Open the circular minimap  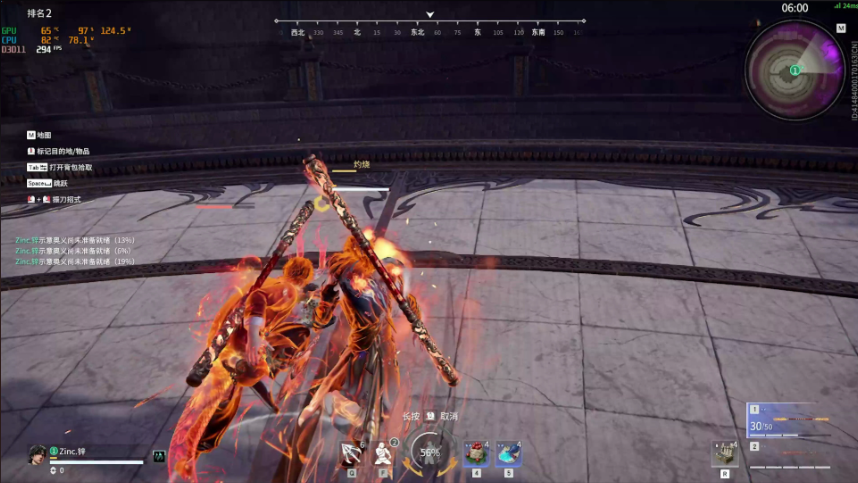[x=795, y=70]
